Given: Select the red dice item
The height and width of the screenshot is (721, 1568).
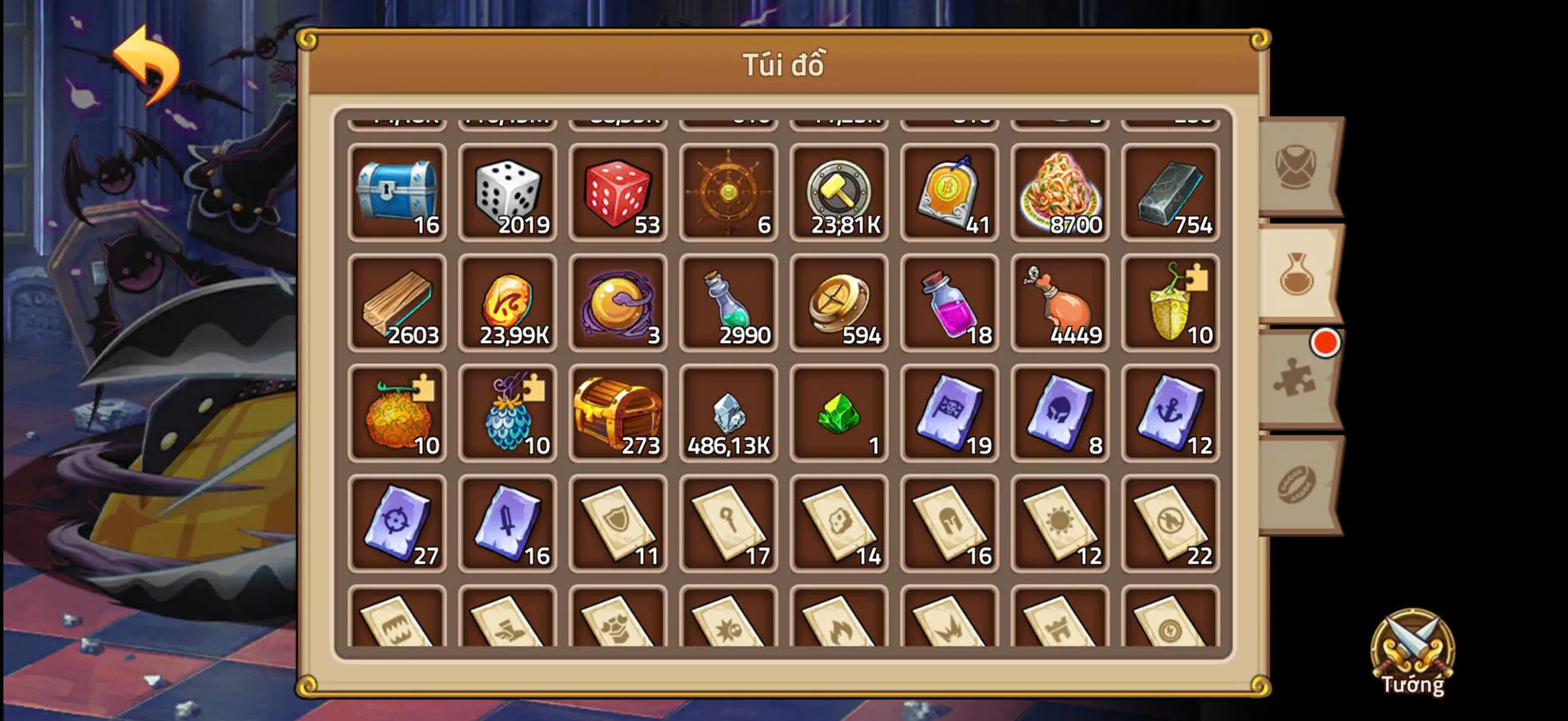Looking at the screenshot, I should pyautogui.click(x=618, y=193).
